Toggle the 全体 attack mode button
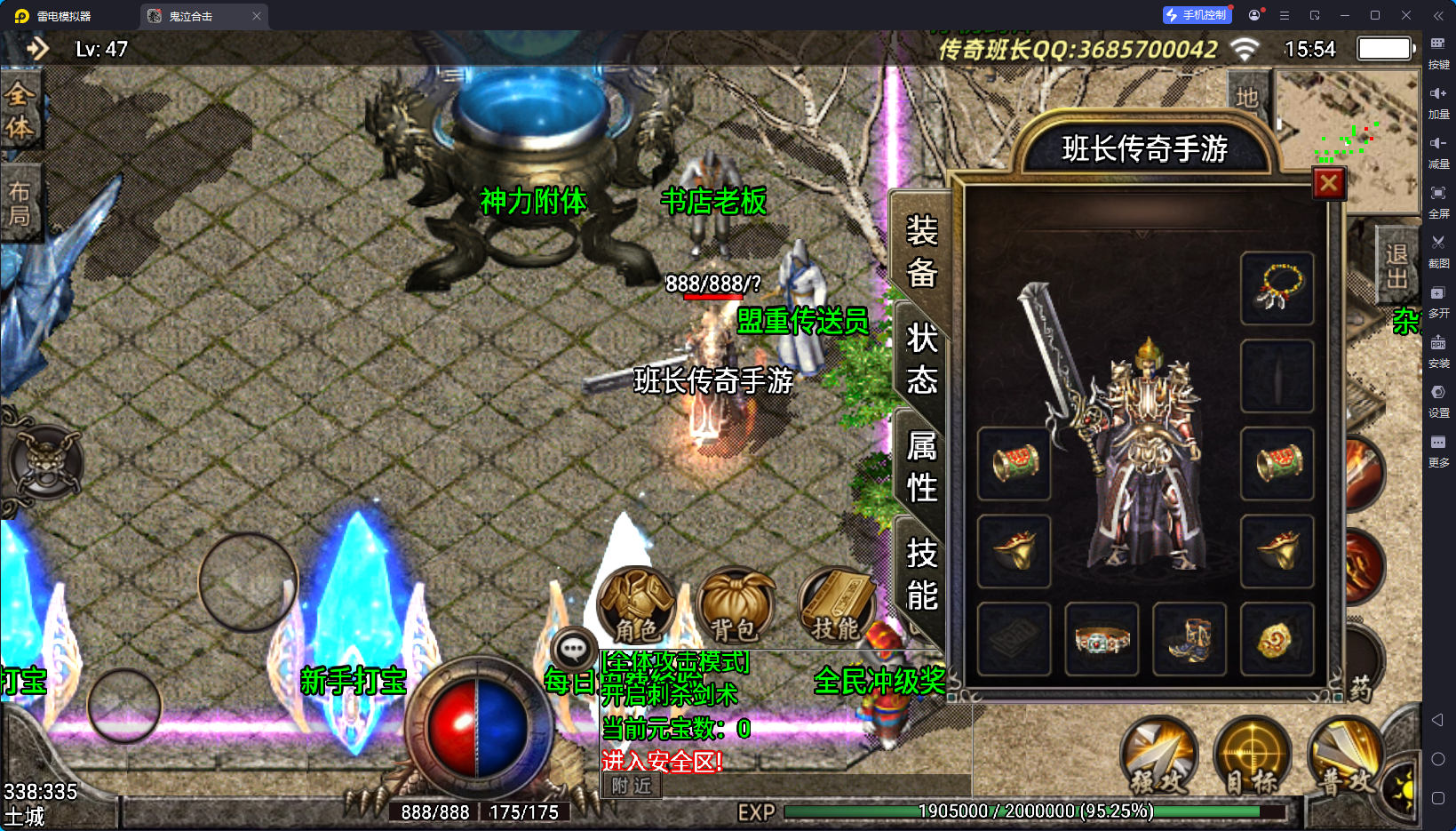This screenshot has width=1456, height=831. tap(20, 110)
